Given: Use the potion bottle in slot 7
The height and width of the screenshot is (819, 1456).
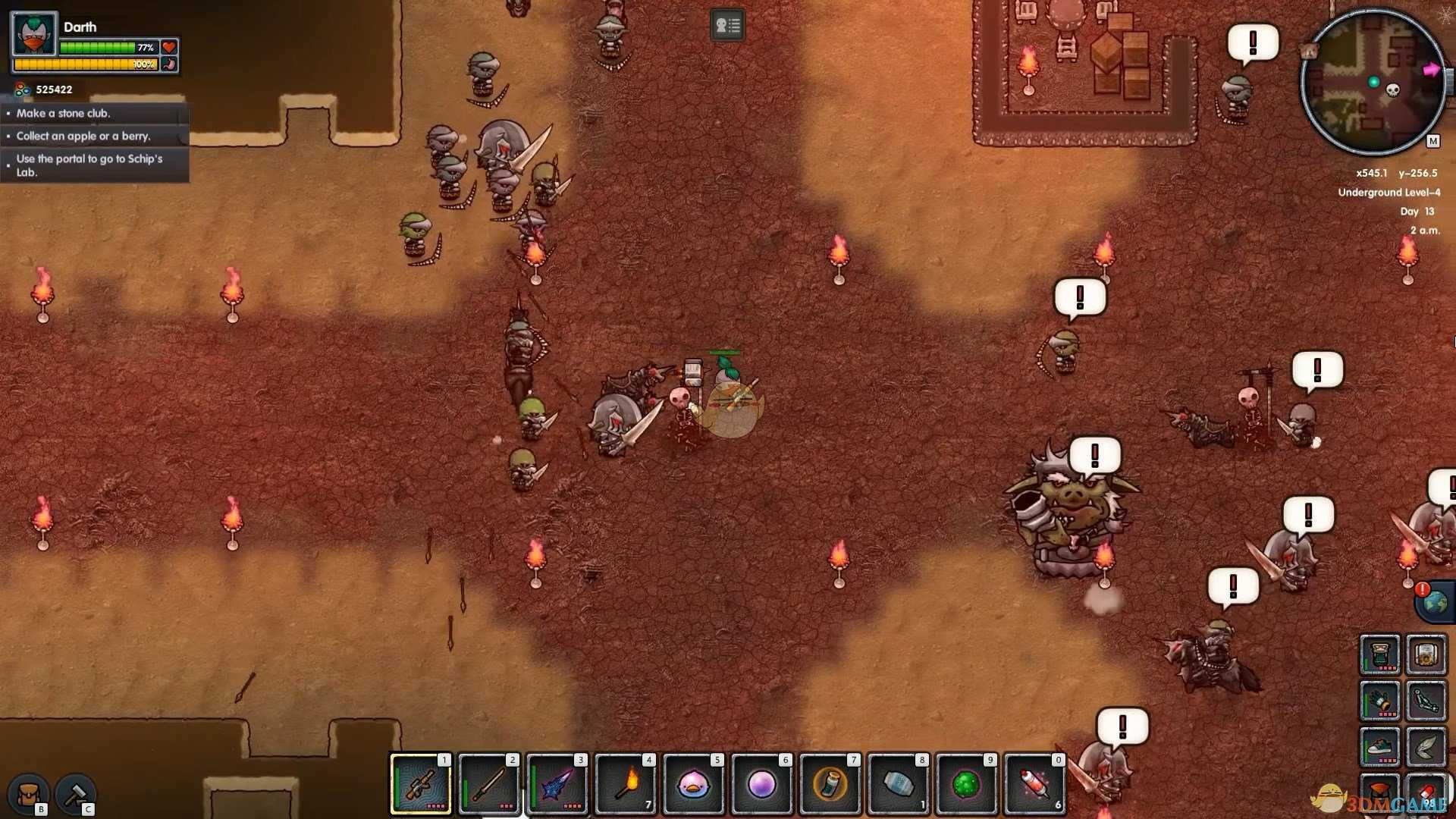Looking at the screenshot, I should 830,785.
